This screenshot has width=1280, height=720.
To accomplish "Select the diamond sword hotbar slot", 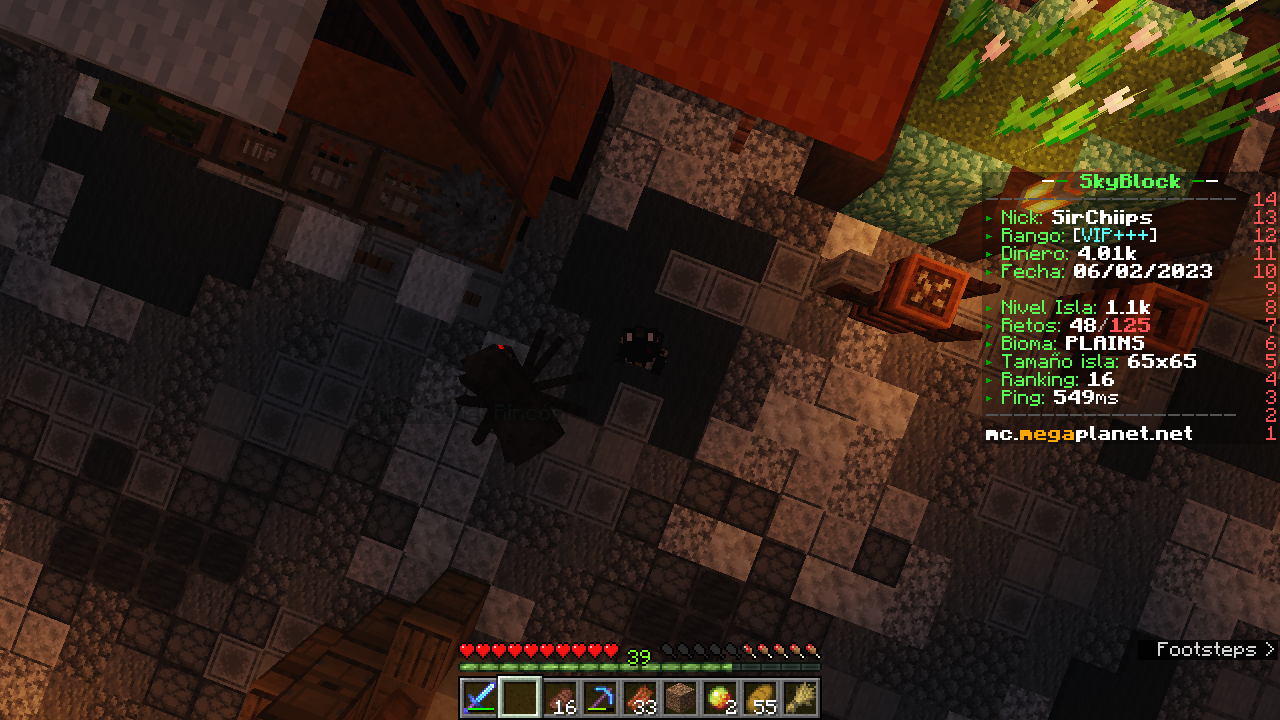I will click(480, 697).
